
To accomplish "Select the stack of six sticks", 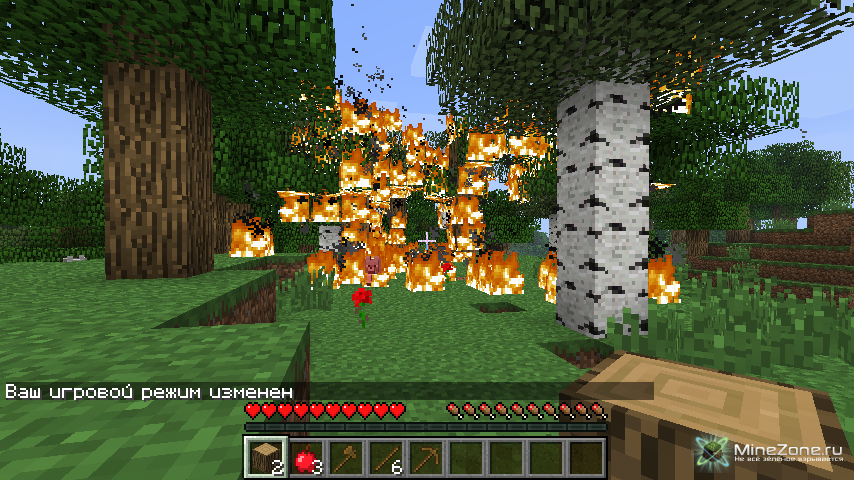I will click(385, 456).
